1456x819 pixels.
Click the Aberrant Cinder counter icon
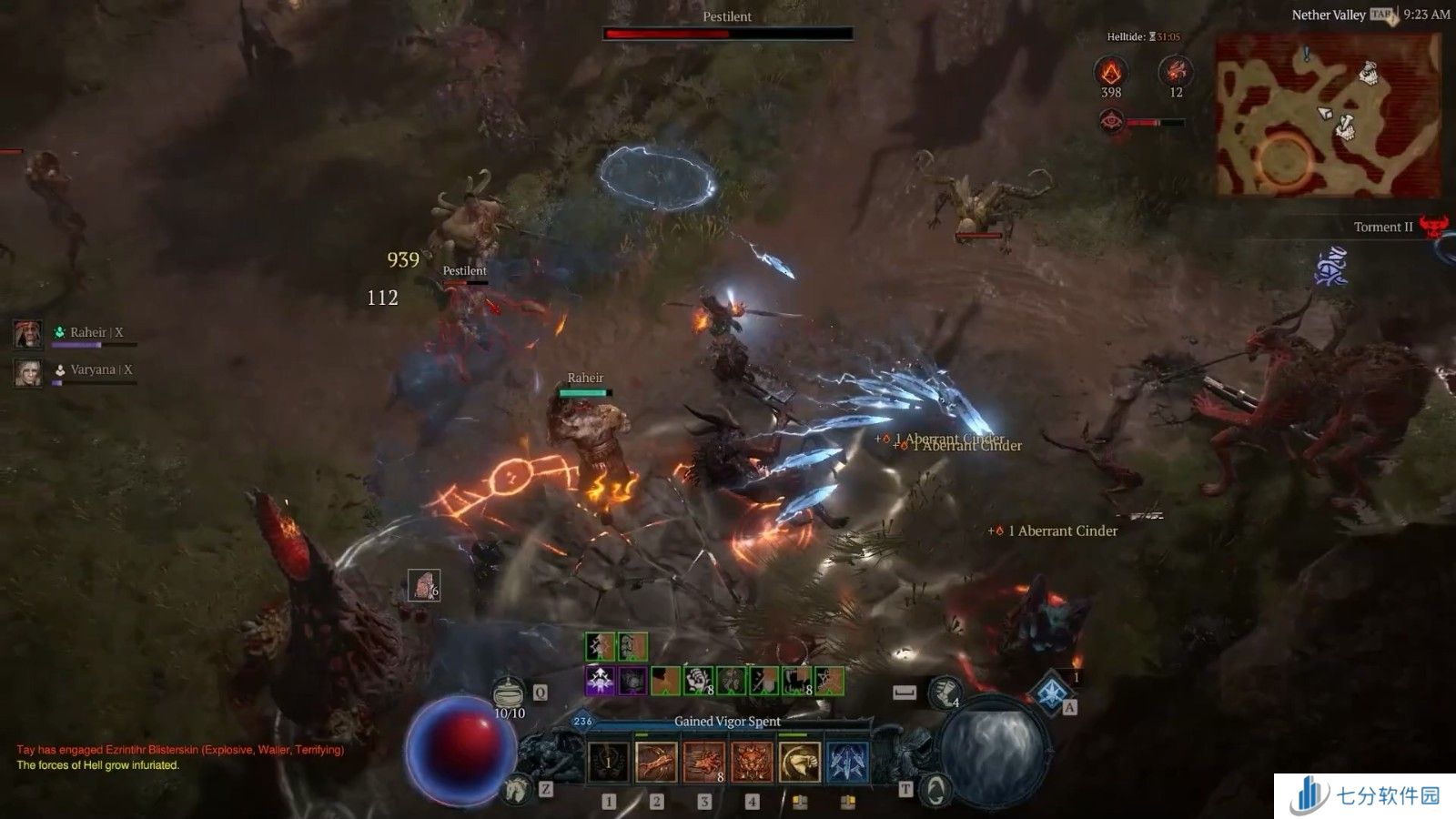(x=1110, y=71)
